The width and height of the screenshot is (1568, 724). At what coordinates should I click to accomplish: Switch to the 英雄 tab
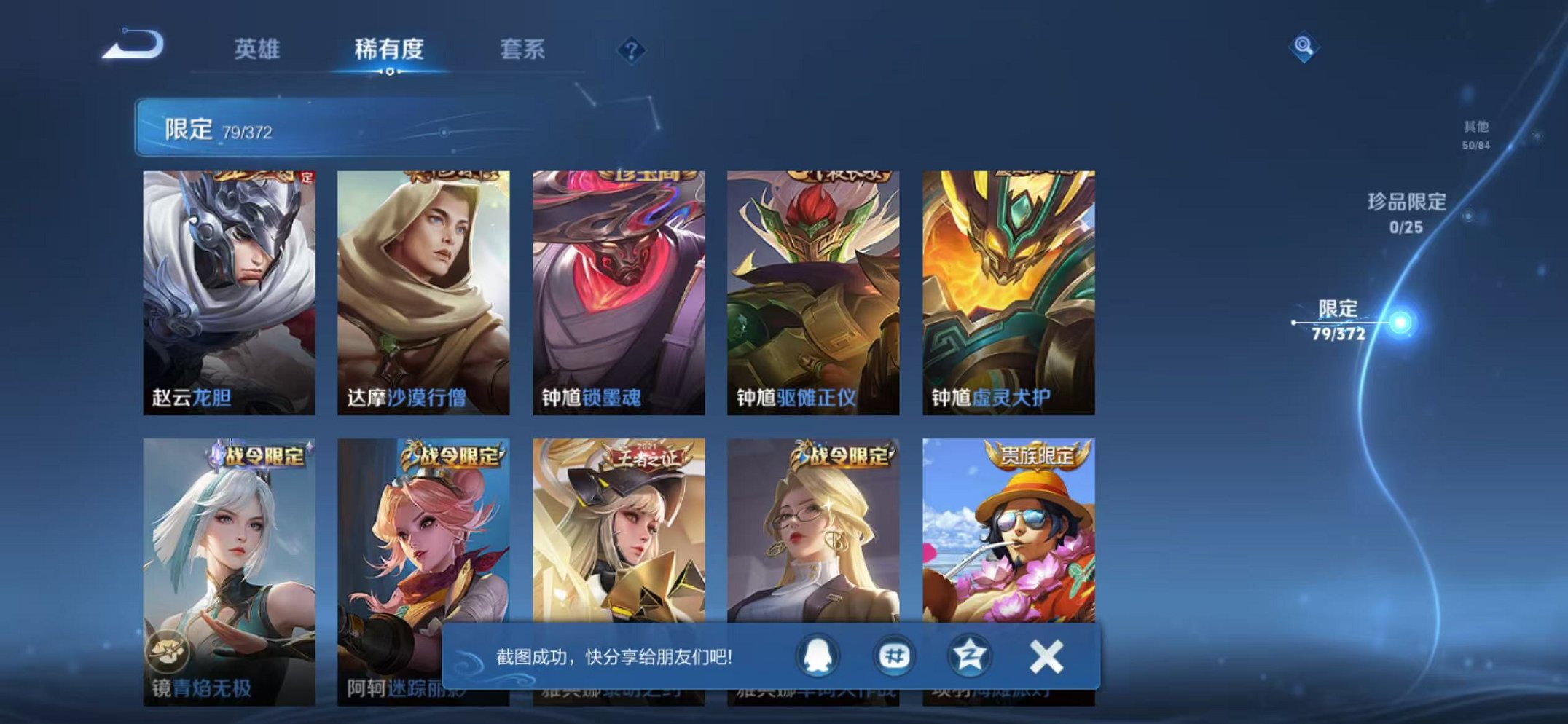(258, 50)
